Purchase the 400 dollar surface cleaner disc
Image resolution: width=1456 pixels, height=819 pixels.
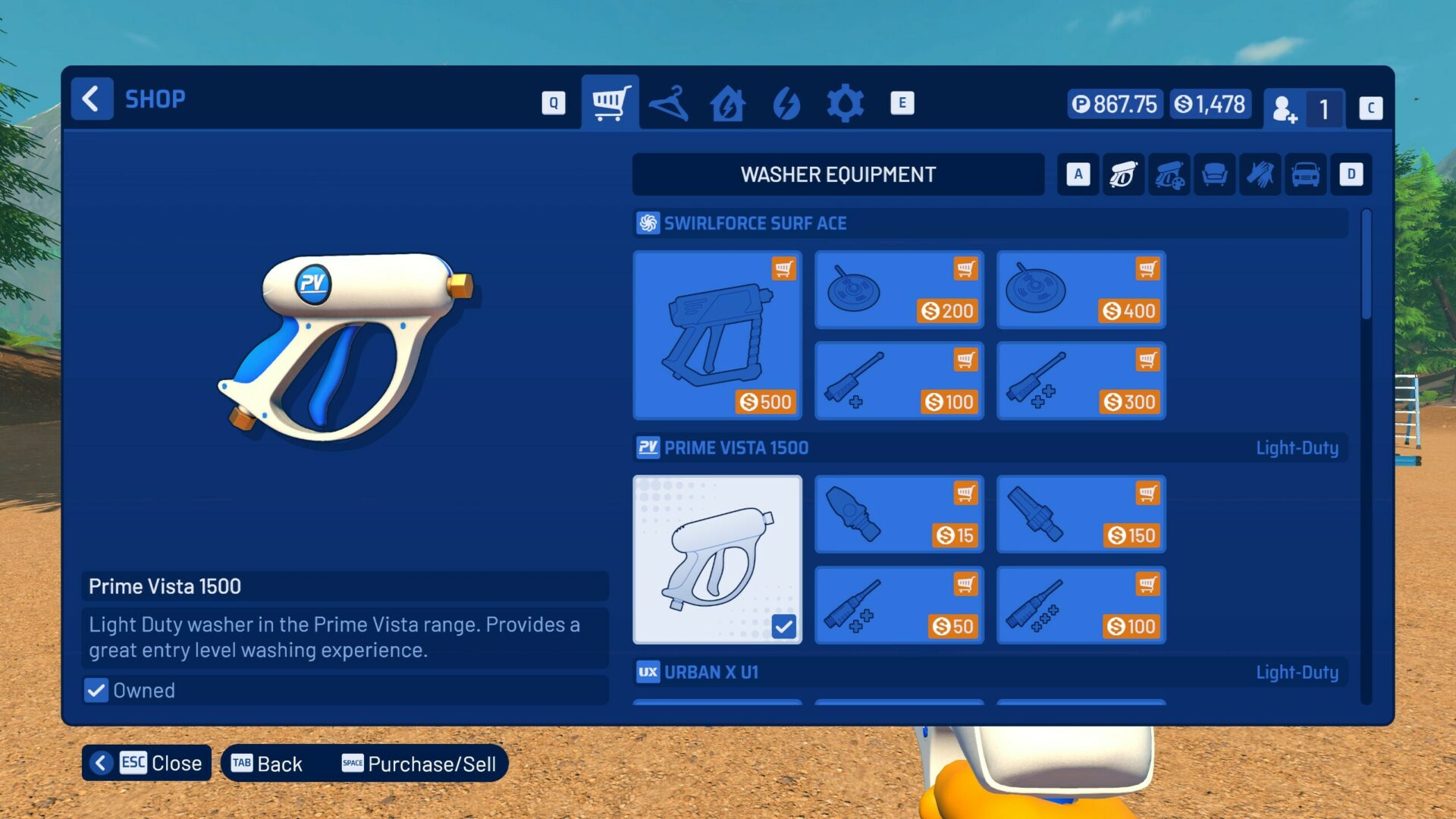point(1081,290)
